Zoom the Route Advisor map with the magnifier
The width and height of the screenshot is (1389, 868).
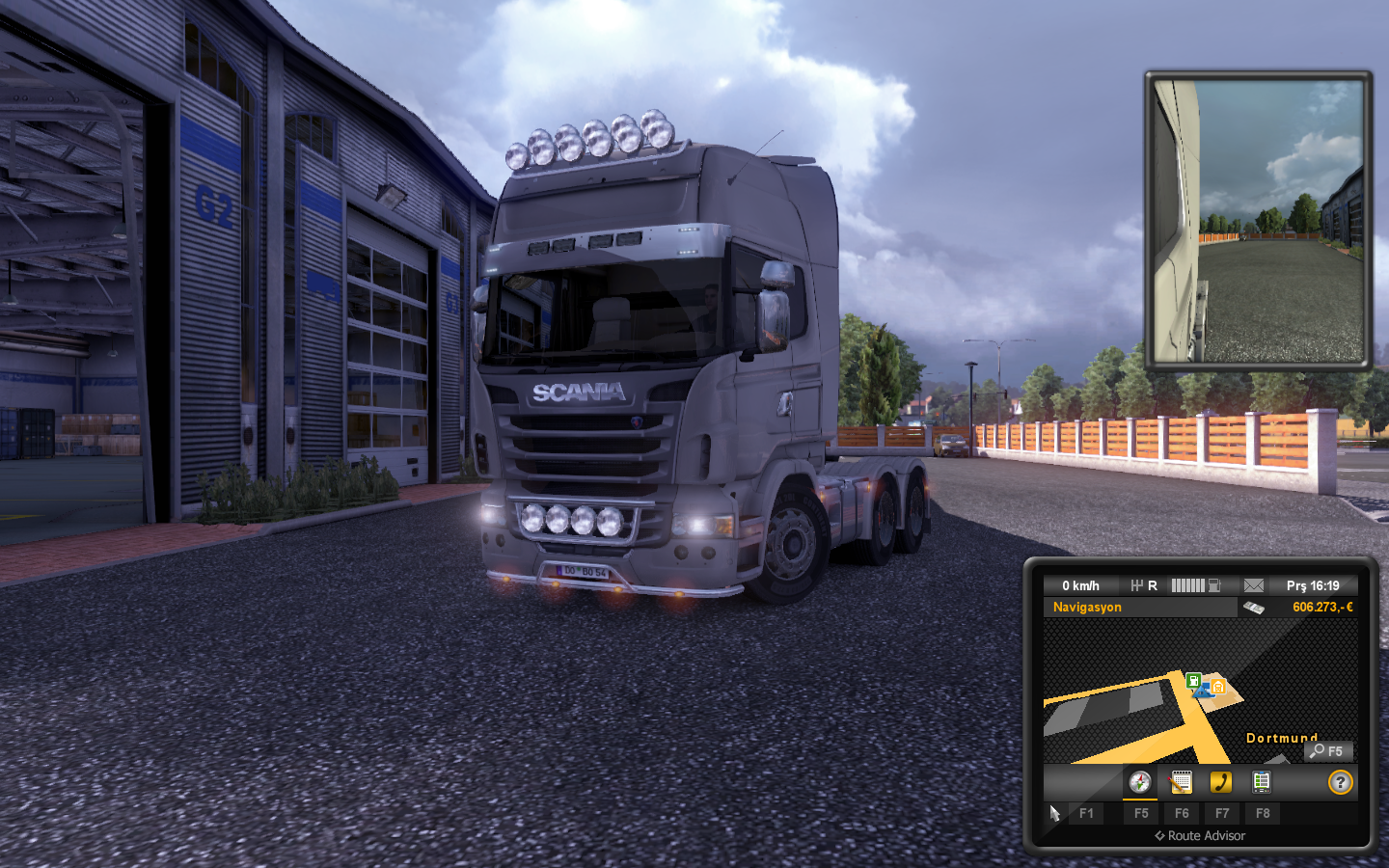click(x=1328, y=751)
